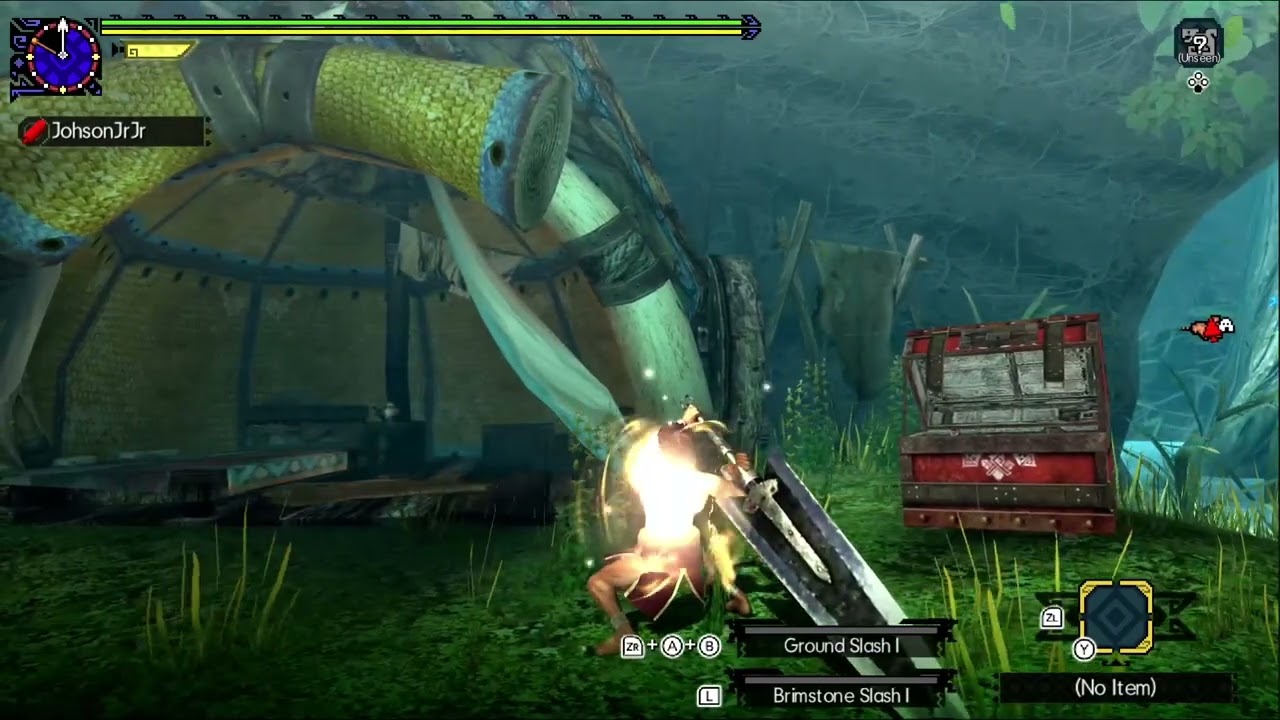The width and height of the screenshot is (1280, 720).
Task: Select the empty item bar slot
Action: pos(1116,617)
